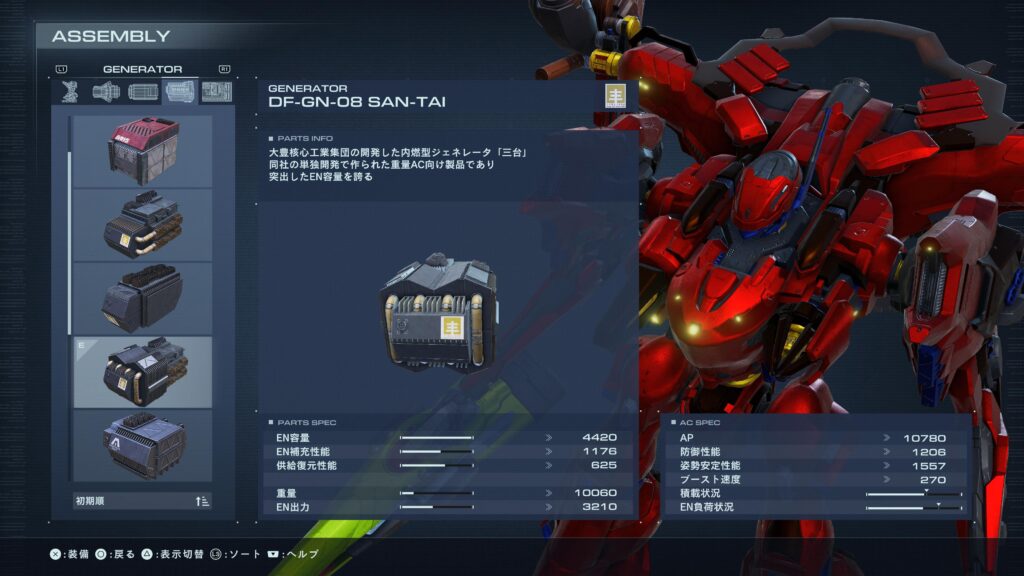Switch to the legs parts tab
This screenshot has height=576, width=1024.
tap(70, 92)
